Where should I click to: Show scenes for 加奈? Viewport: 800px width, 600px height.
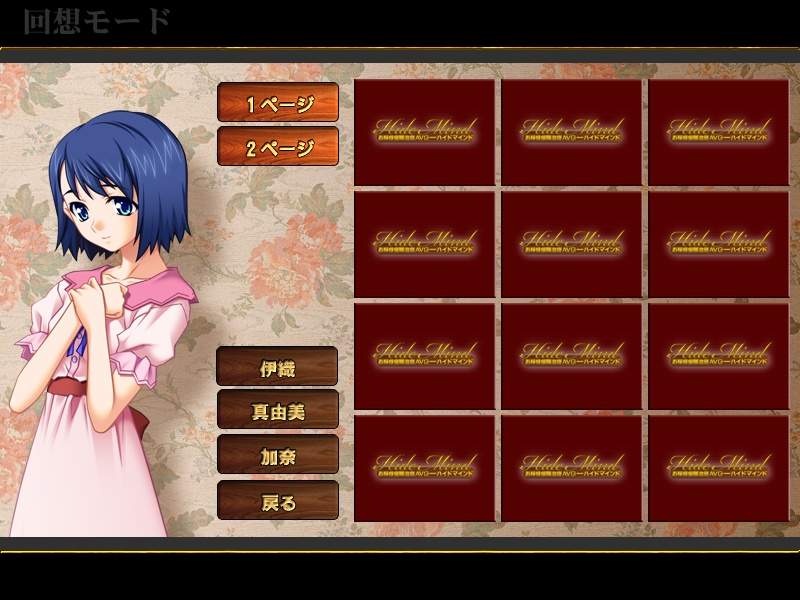pyautogui.click(x=277, y=455)
